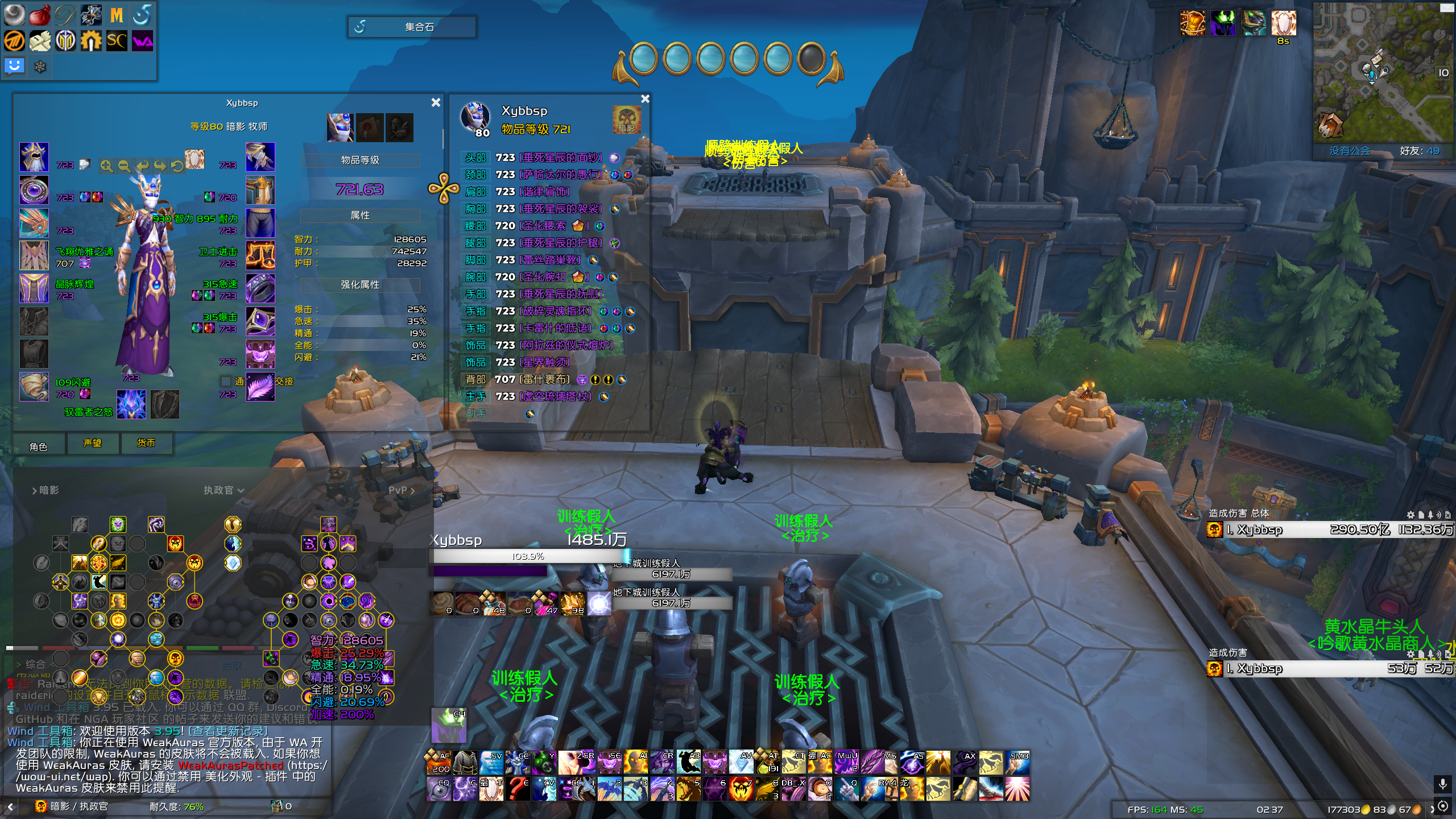Click the 集合石 button
The height and width of the screenshot is (819, 1456).
[412, 27]
